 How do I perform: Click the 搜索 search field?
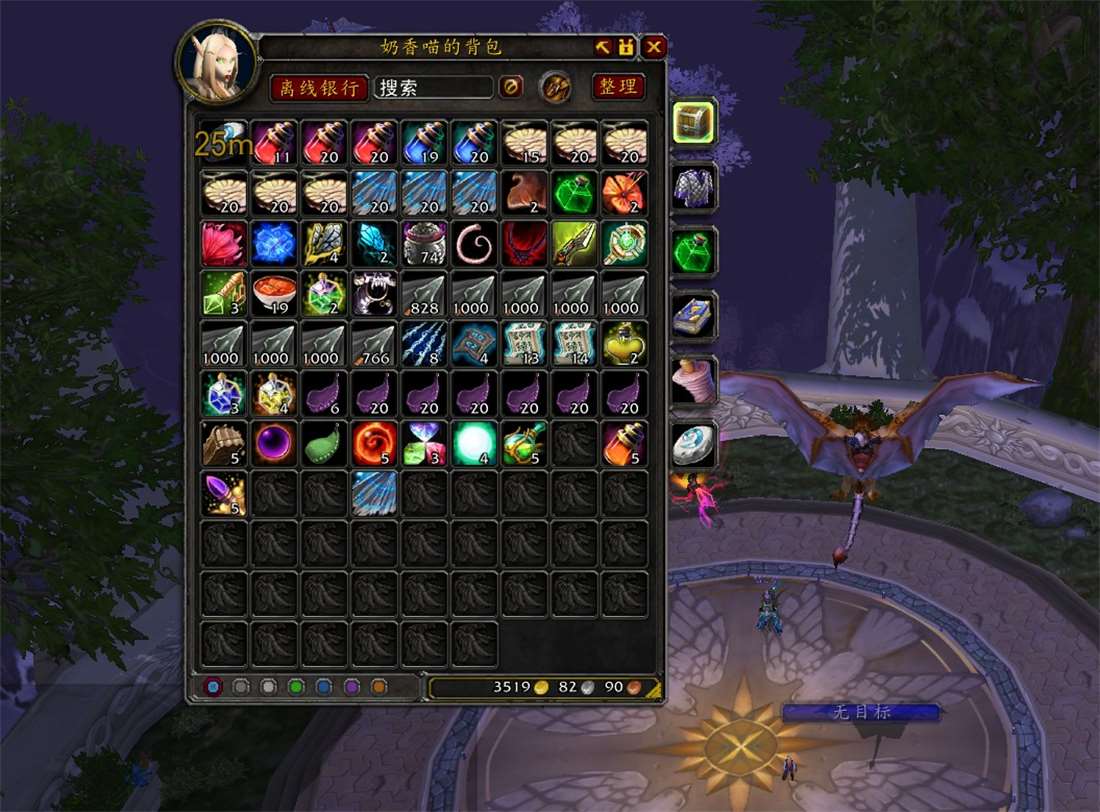point(433,87)
